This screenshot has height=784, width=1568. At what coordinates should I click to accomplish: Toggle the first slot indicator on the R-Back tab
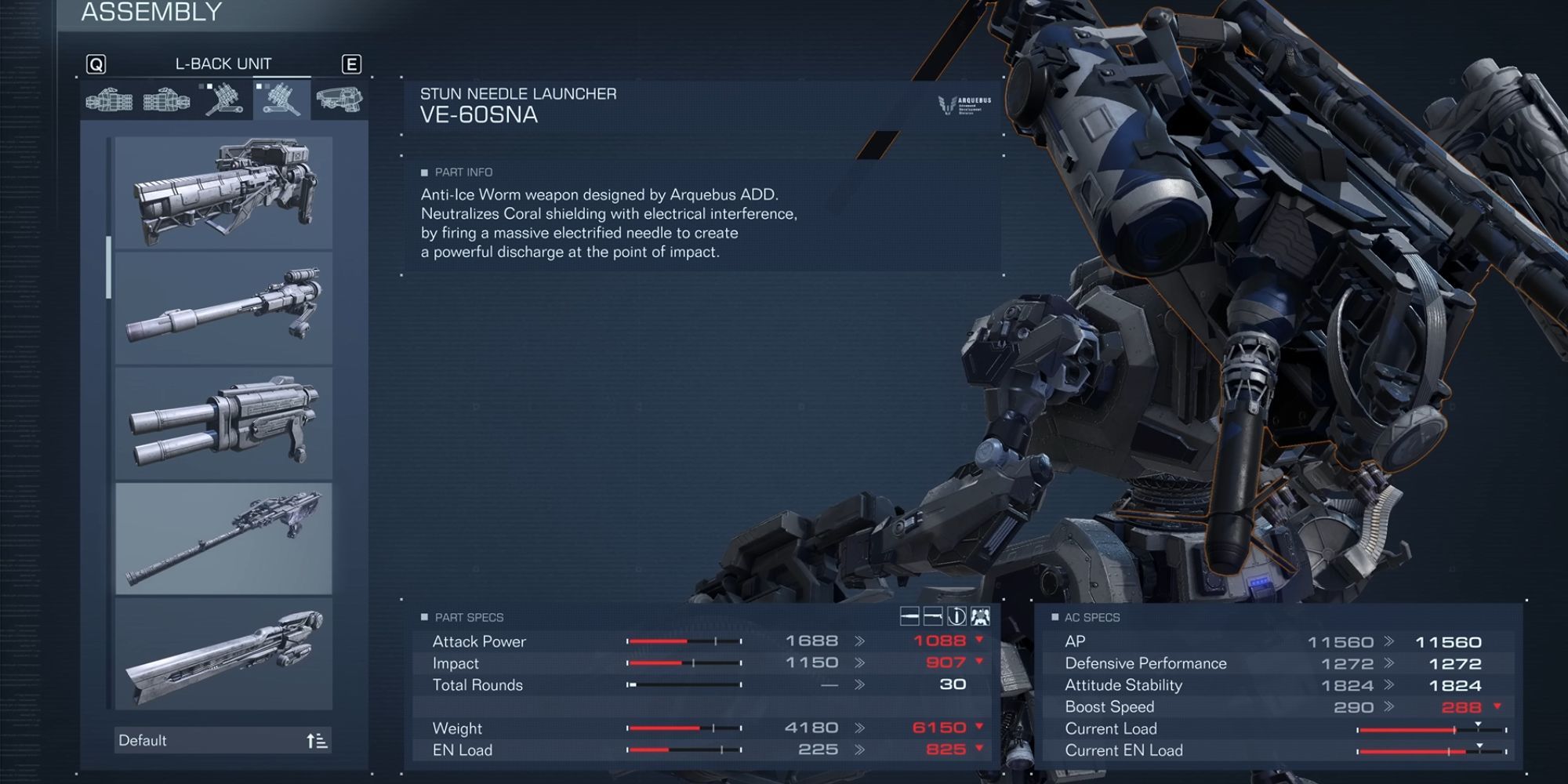click(x=201, y=86)
